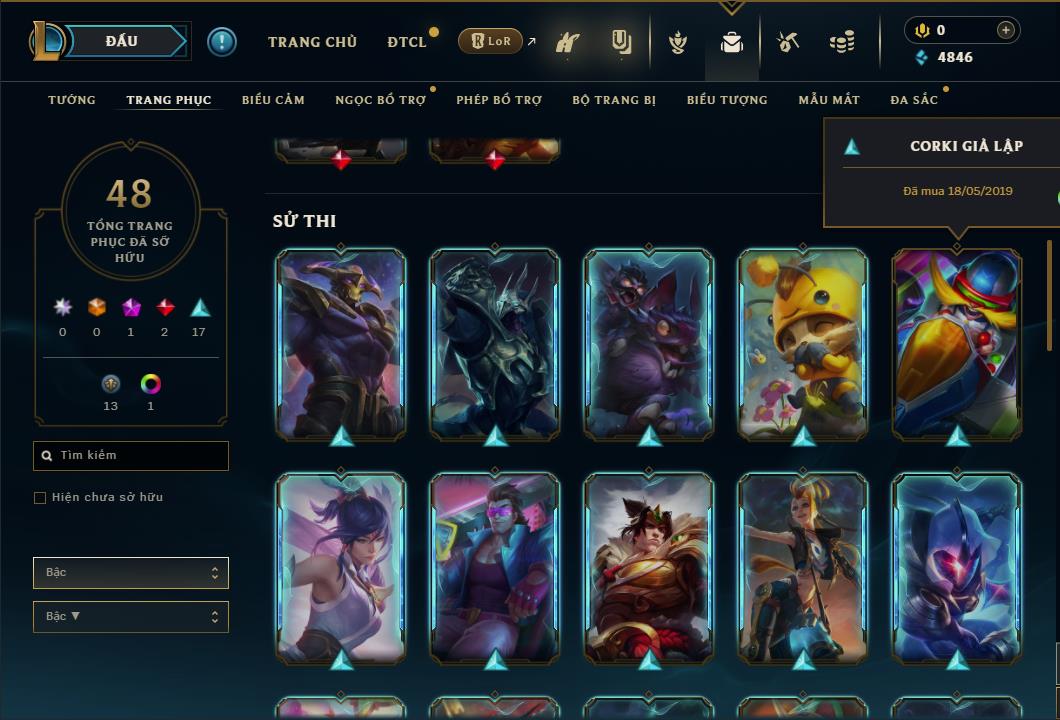The height and width of the screenshot is (720, 1060).
Task: Launch the LoR shortcut button
Action: click(x=490, y=41)
